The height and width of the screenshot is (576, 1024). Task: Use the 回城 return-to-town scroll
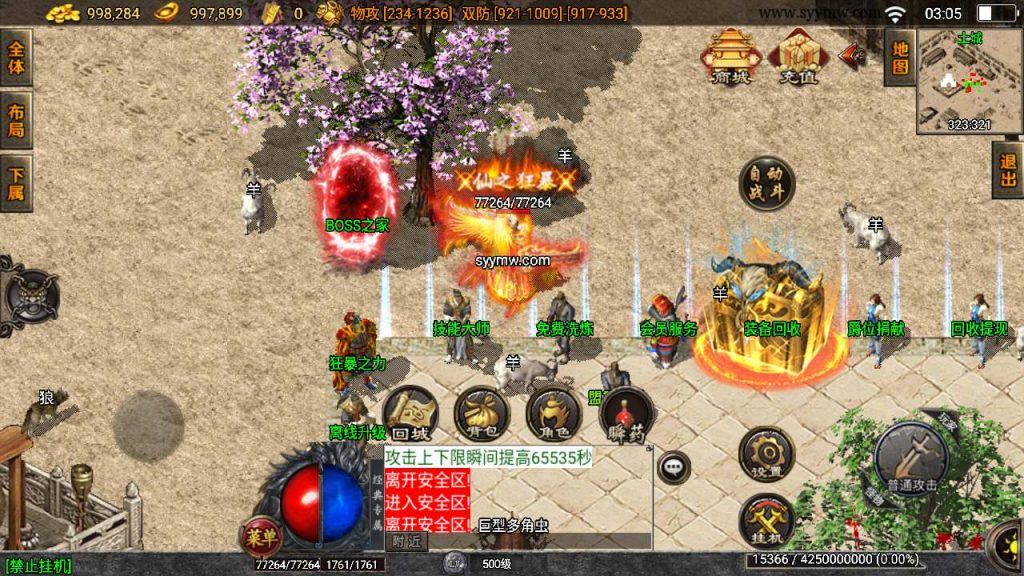coord(410,415)
